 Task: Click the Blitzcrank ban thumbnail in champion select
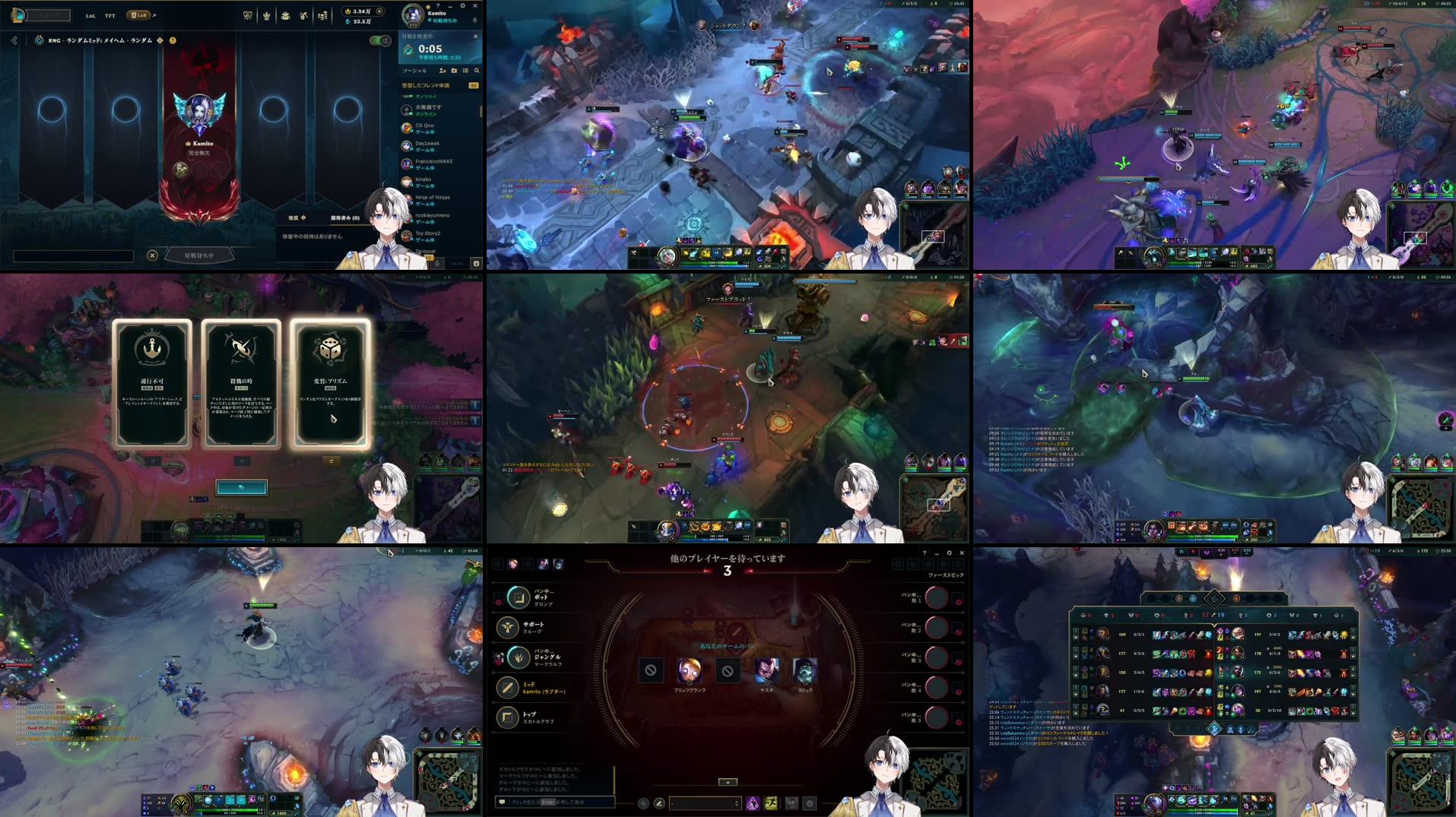[689, 672]
